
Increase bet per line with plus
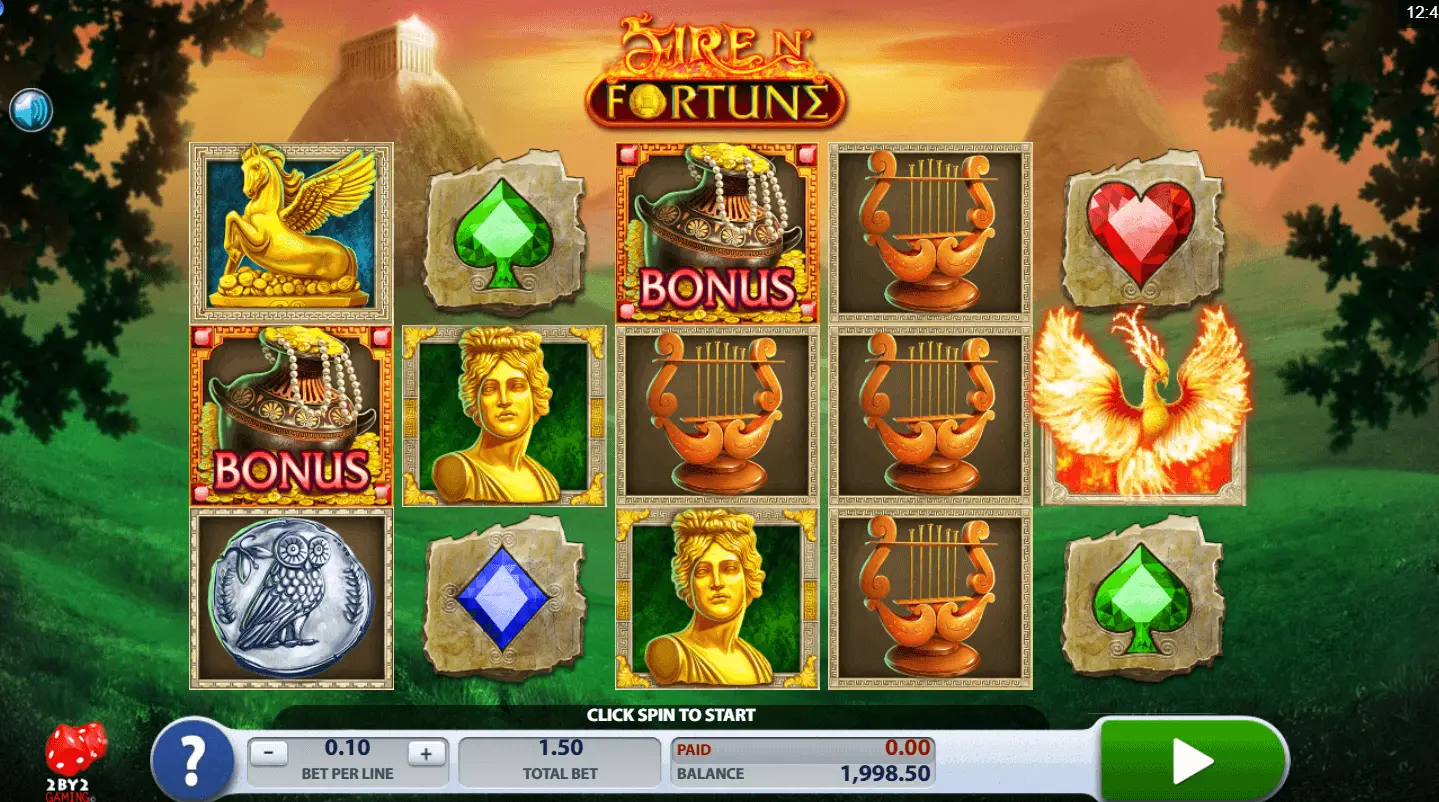click(426, 753)
